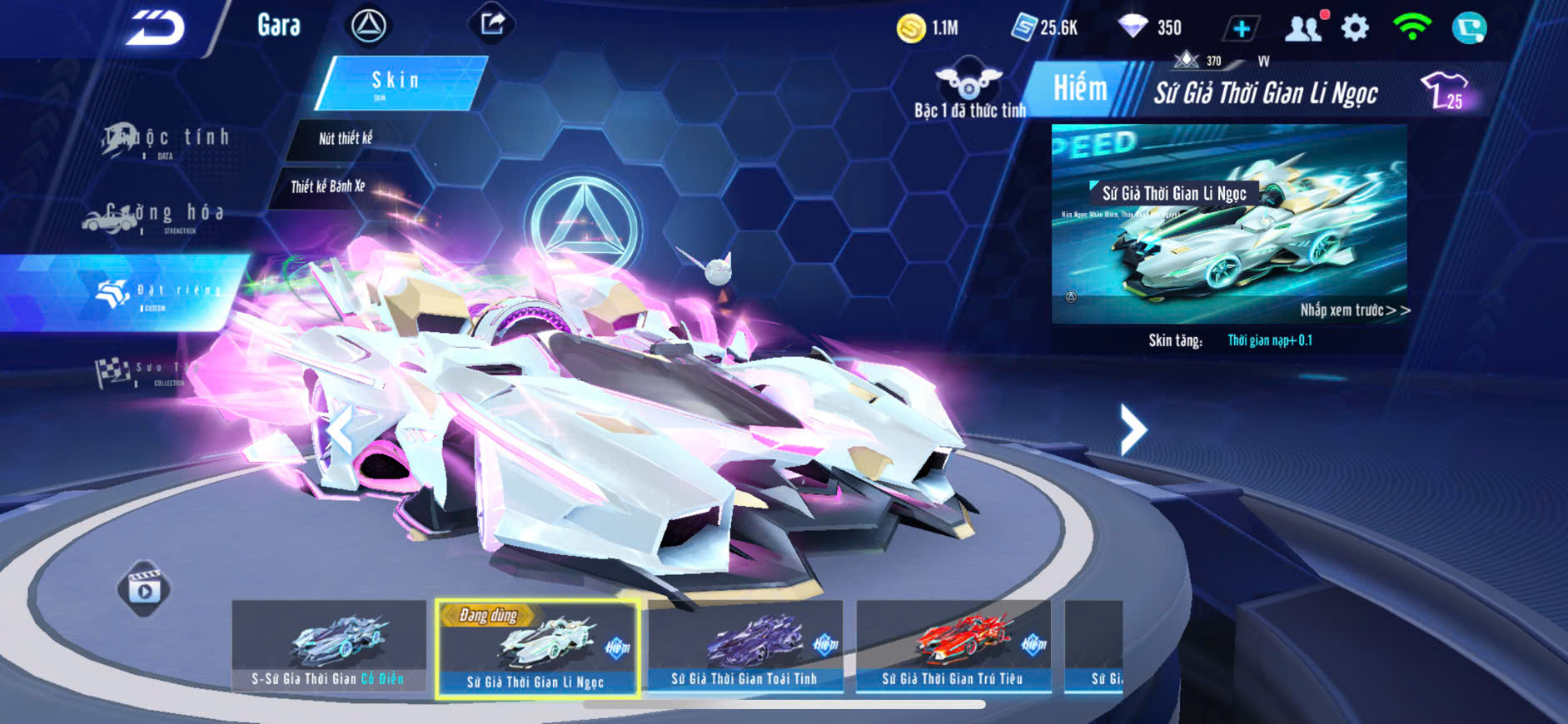Image resolution: width=1568 pixels, height=724 pixels.
Task: Open the Thuộc tính data menu
Action: point(167,140)
